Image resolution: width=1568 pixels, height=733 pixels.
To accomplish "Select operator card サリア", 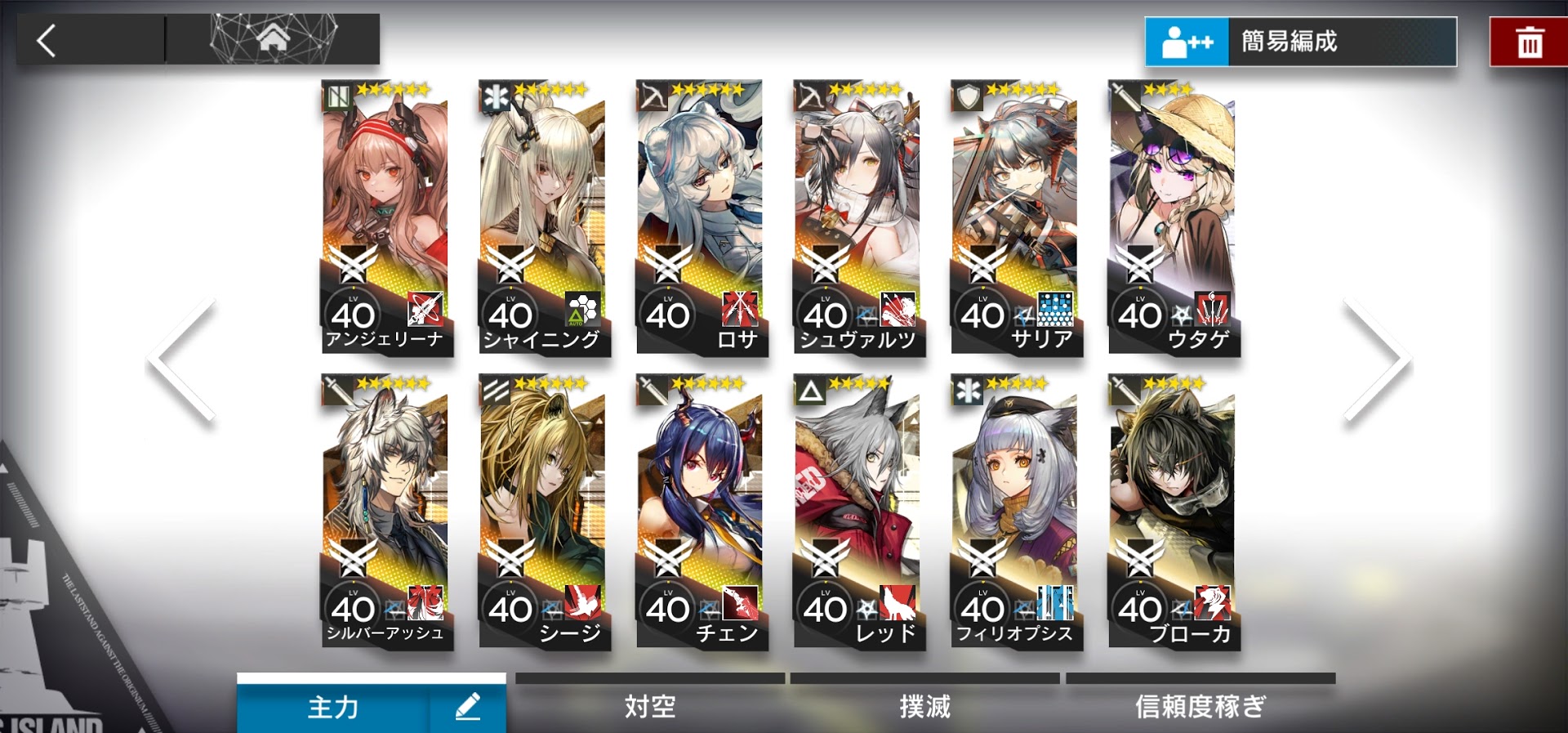I will 1015,217.
